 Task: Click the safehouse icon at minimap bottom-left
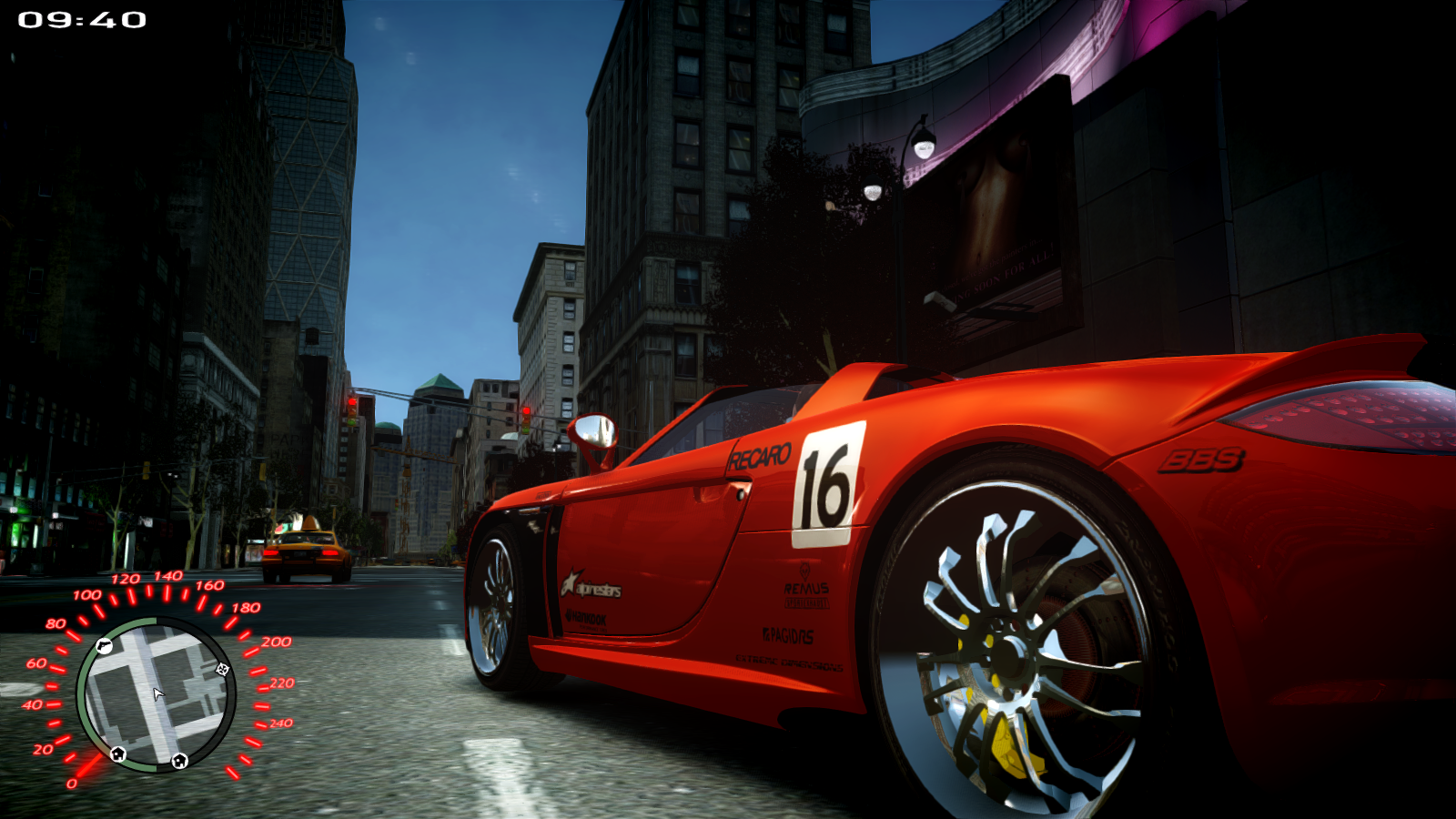point(116,754)
